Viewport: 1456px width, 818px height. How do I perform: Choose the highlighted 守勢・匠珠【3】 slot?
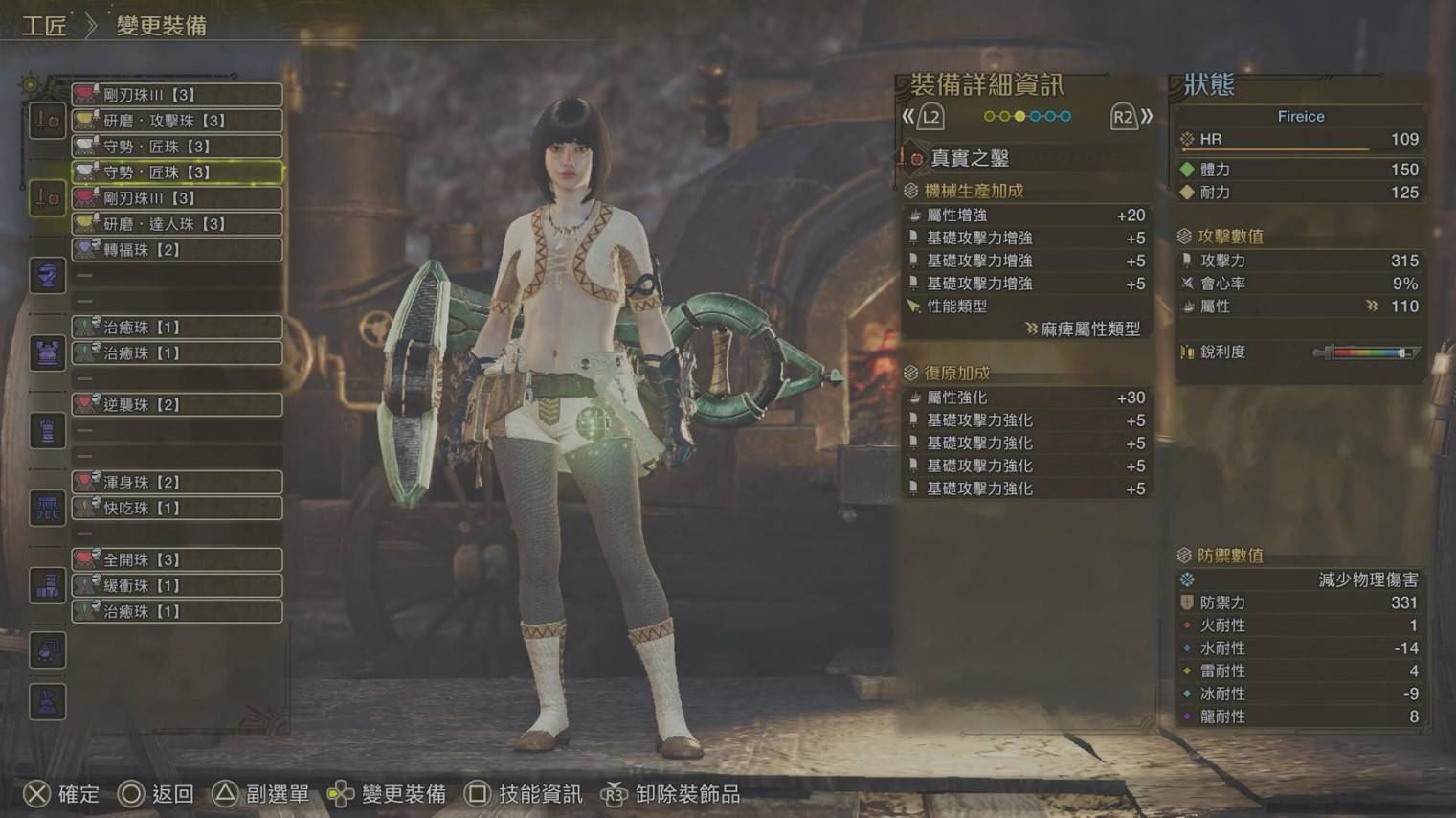tap(177, 172)
